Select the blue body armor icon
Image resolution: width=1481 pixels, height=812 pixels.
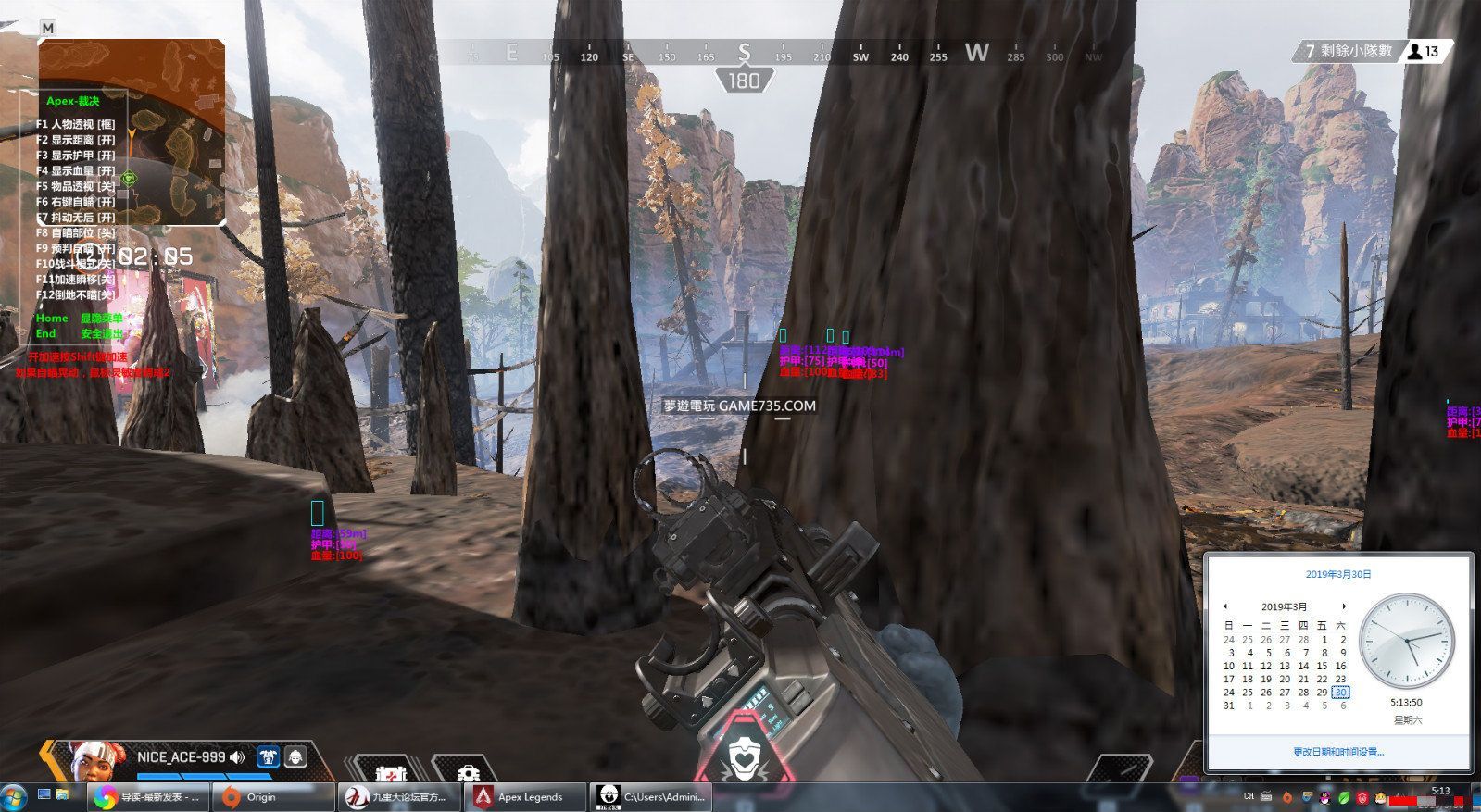pos(268,757)
